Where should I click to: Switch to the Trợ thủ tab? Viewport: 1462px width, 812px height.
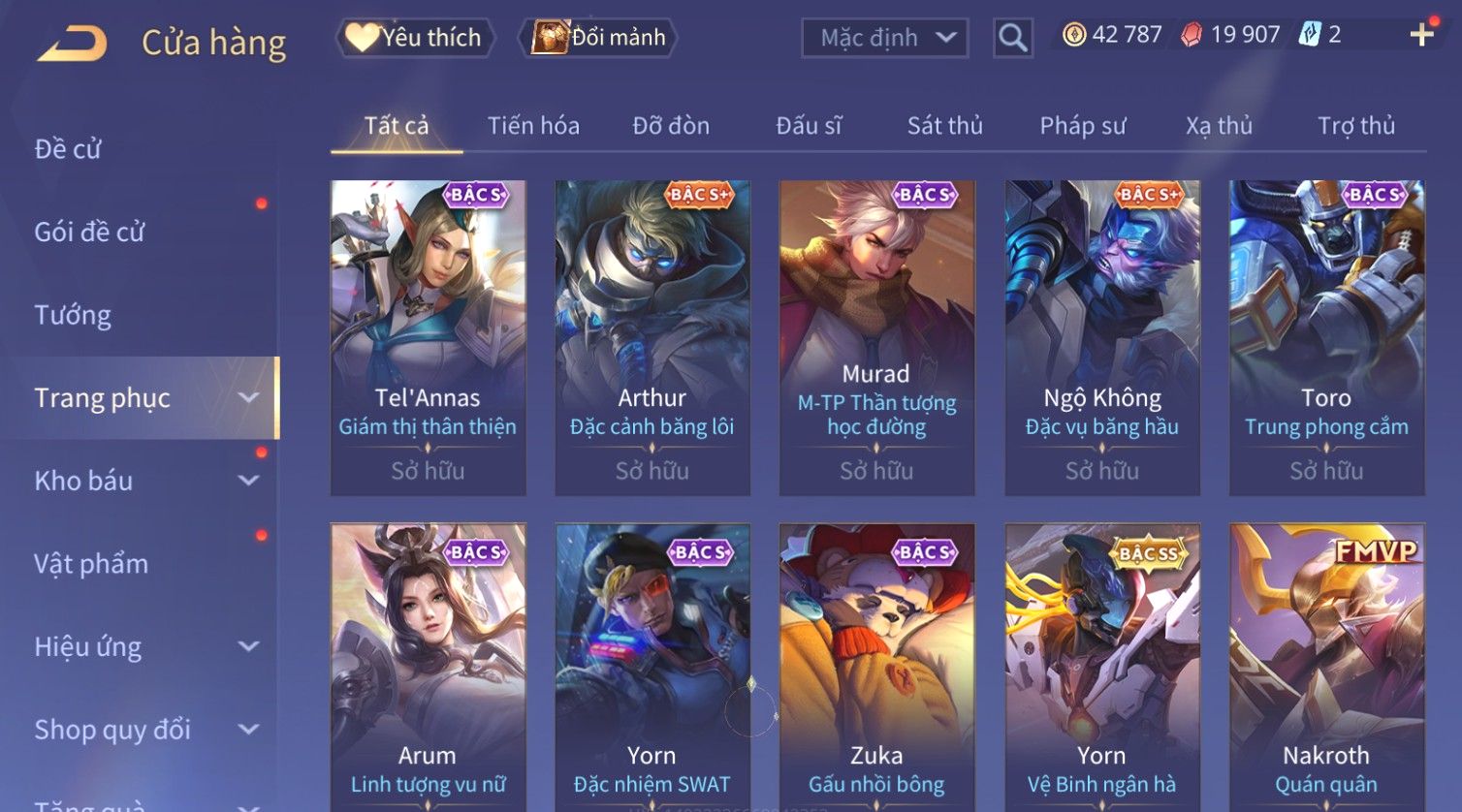click(1355, 126)
